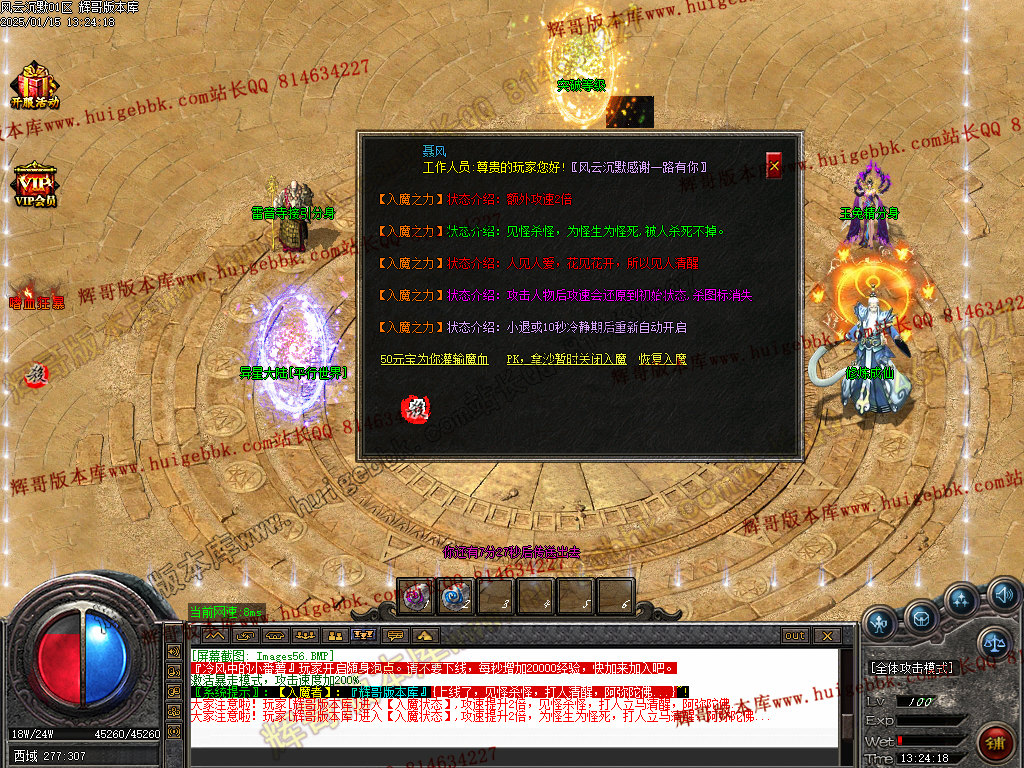Open the 开服活动 gift event icon
The height and width of the screenshot is (768, 1024).
[x=35, y=84]
